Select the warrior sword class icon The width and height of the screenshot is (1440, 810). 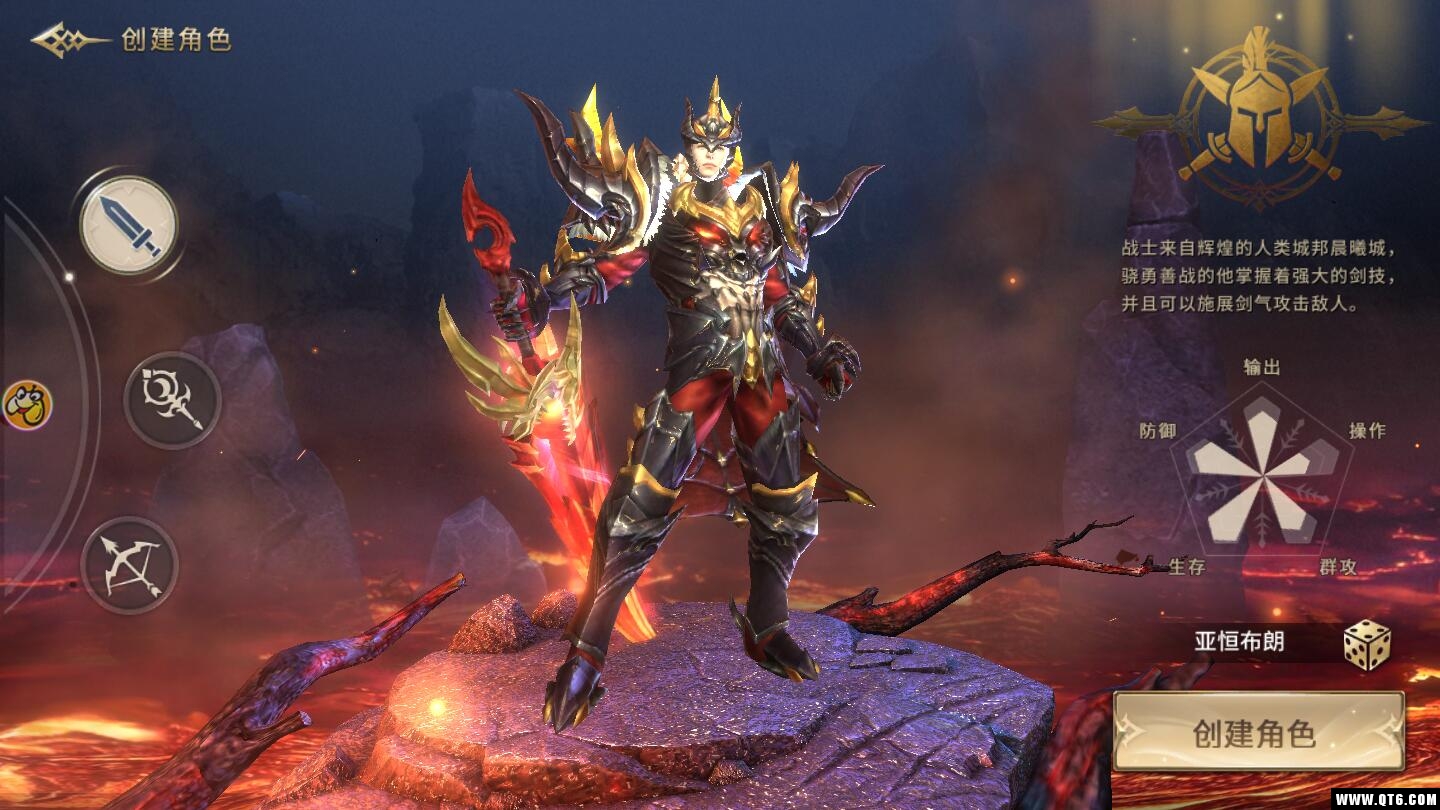[129, 225]
